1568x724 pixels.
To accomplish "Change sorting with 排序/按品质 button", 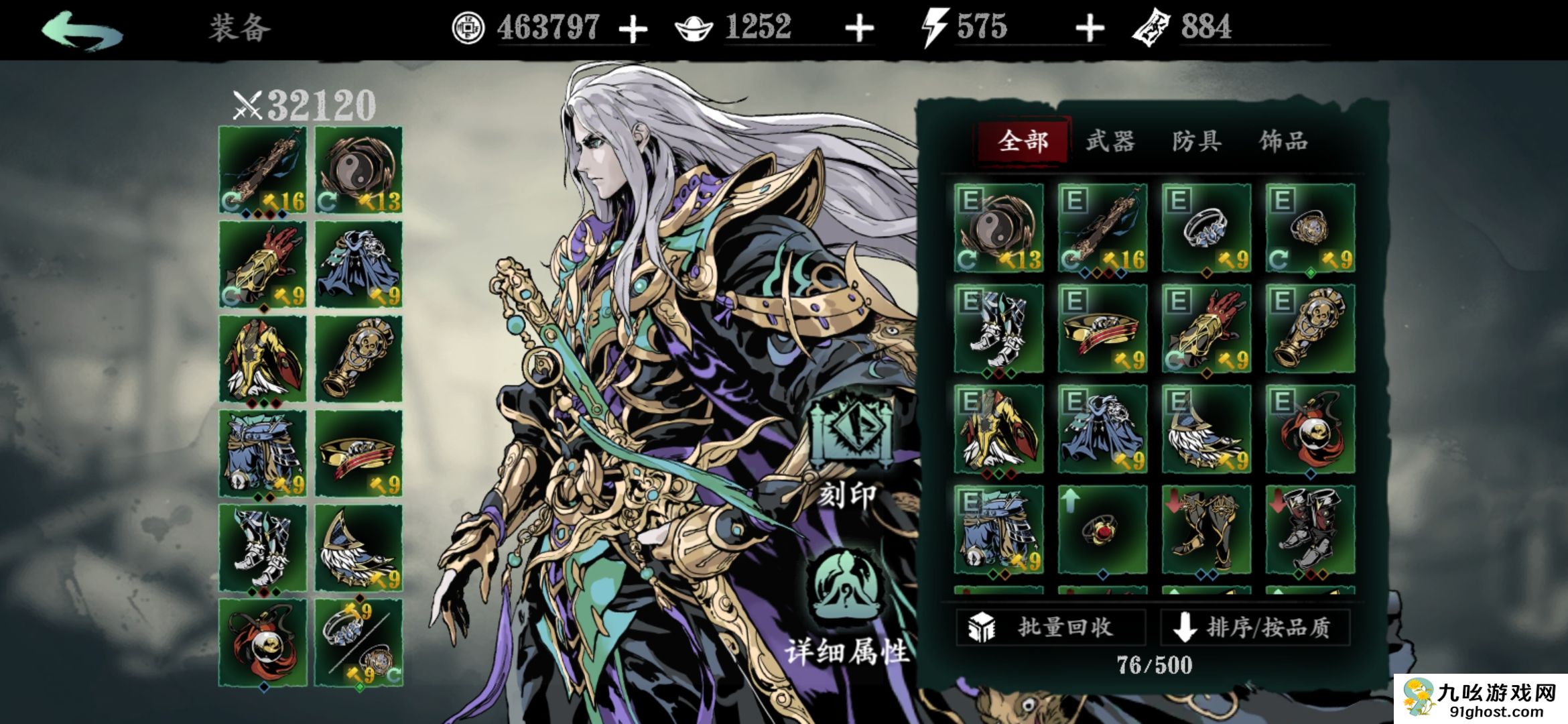I will point(1254,627).
